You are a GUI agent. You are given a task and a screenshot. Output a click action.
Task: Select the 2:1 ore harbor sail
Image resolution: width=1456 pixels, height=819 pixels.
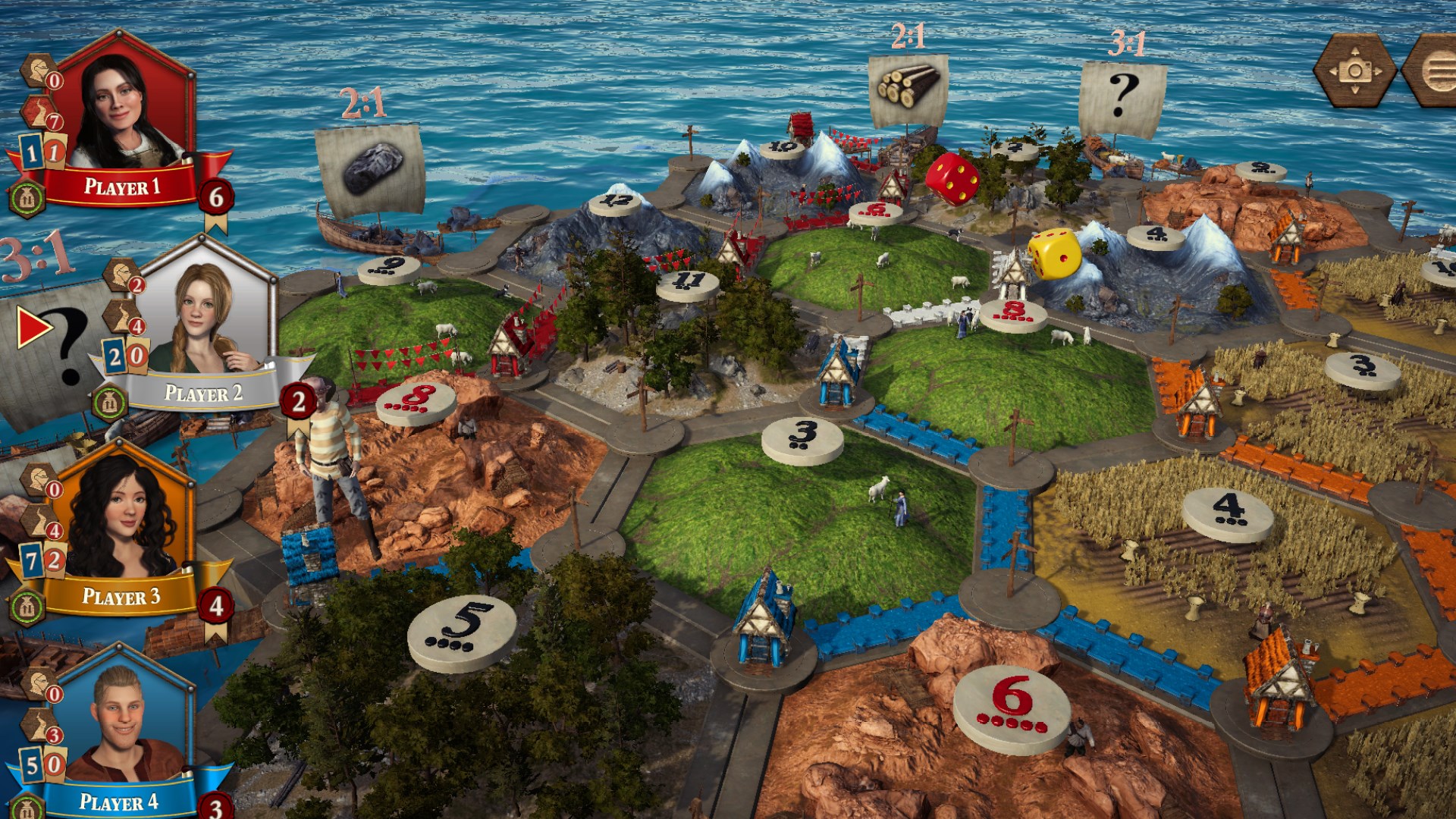[x=370, y=168]
